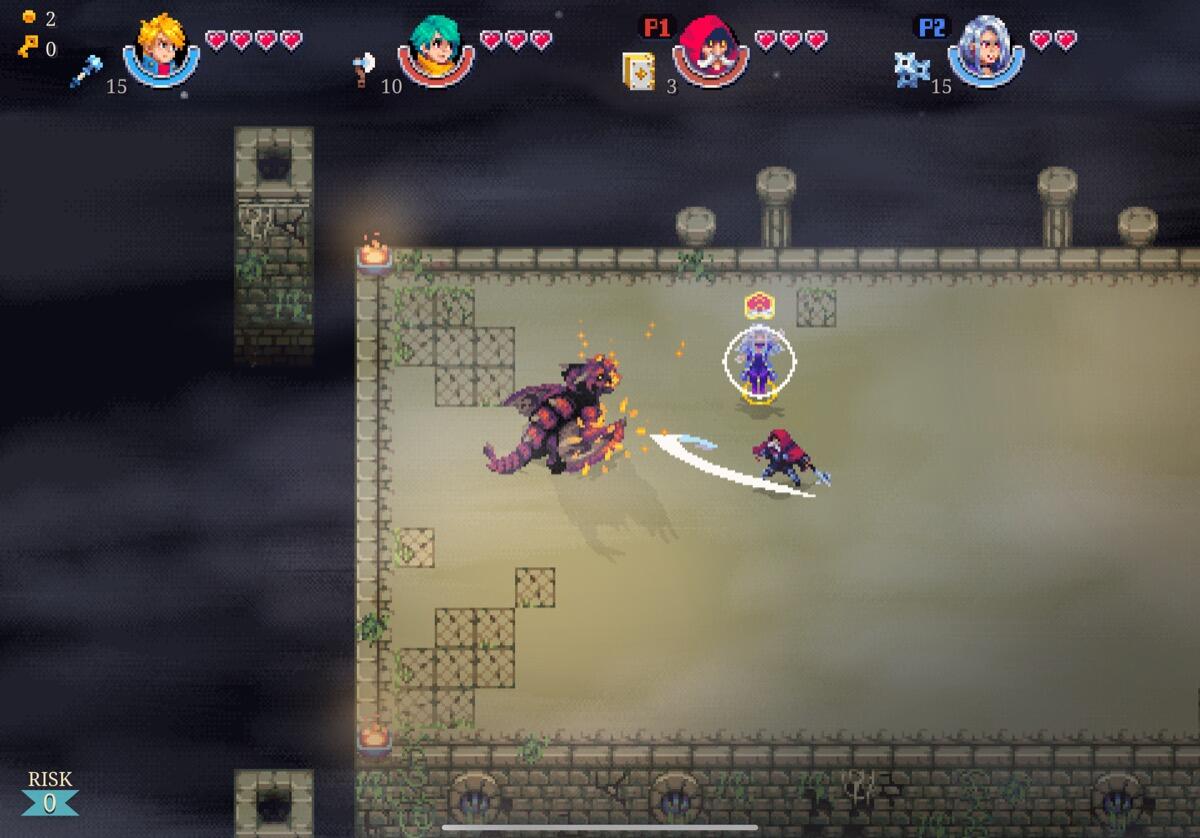
Task: Activate the icy shuriken weapon icon
Action: coord(912,68)
